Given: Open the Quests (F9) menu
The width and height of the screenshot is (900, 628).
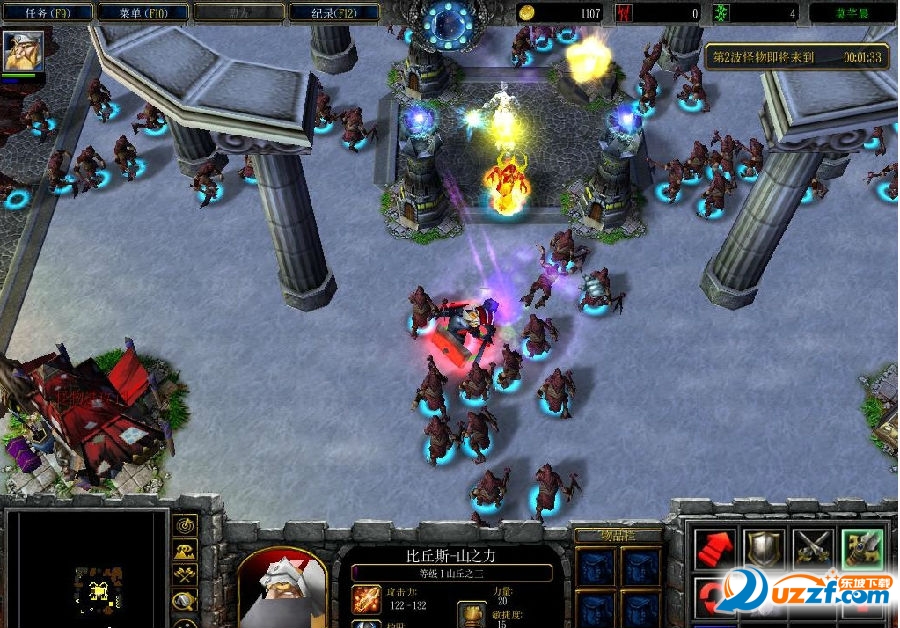Looking at the screenshot, I should 49,13.
